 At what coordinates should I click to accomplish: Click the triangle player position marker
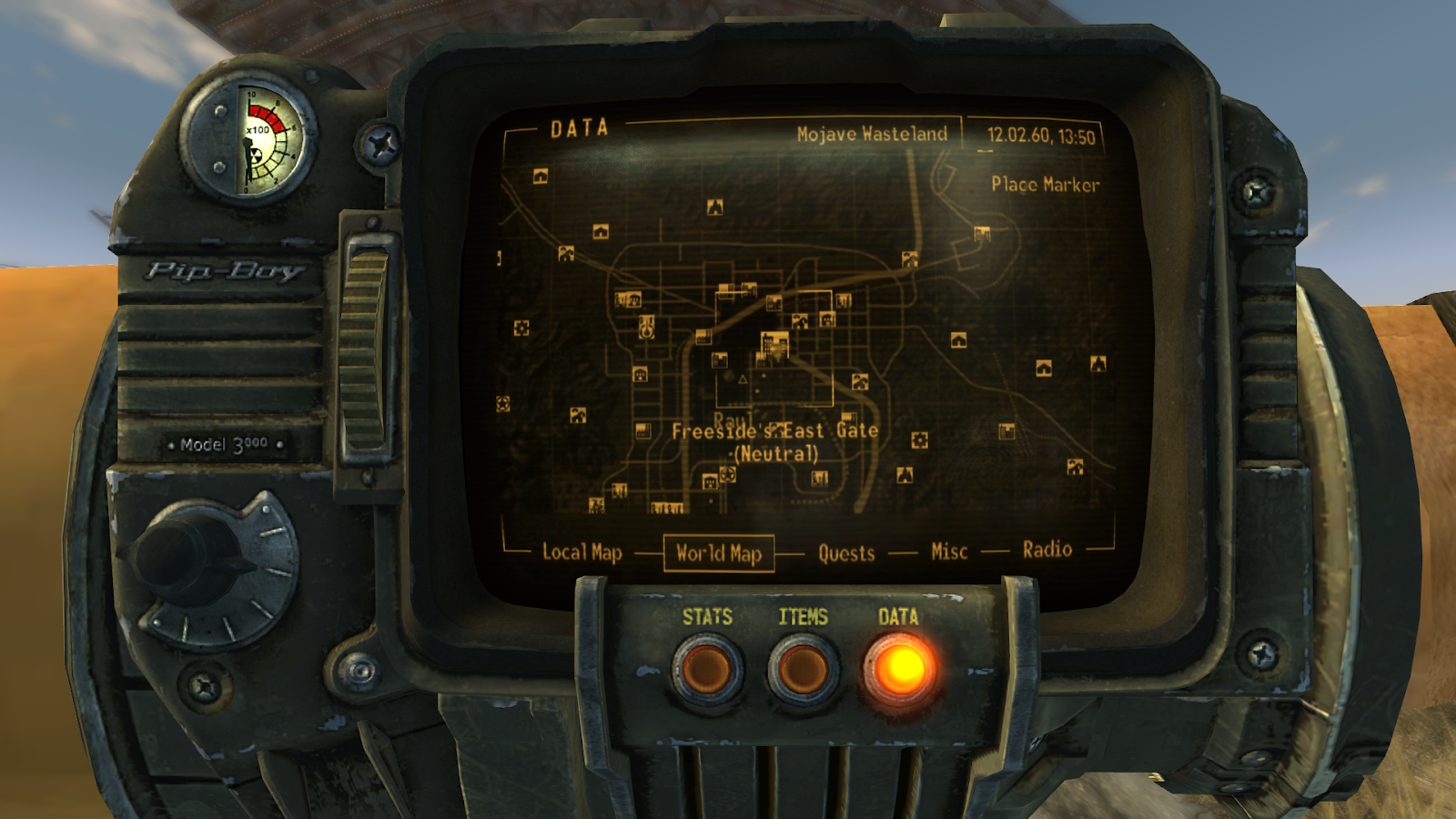coord(743,380)
